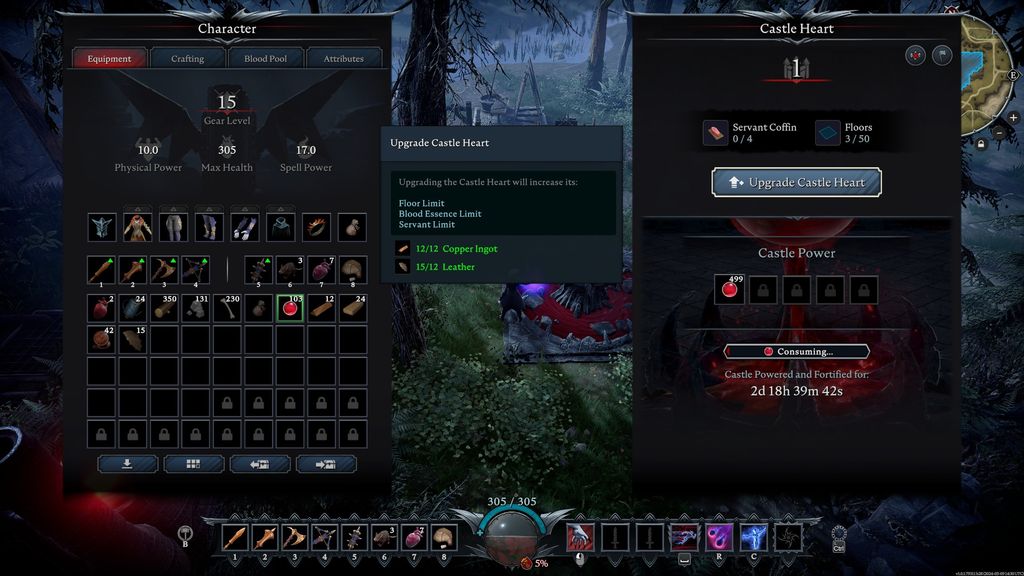Toggle the minimap lock icon

click(x=981, y=143)
